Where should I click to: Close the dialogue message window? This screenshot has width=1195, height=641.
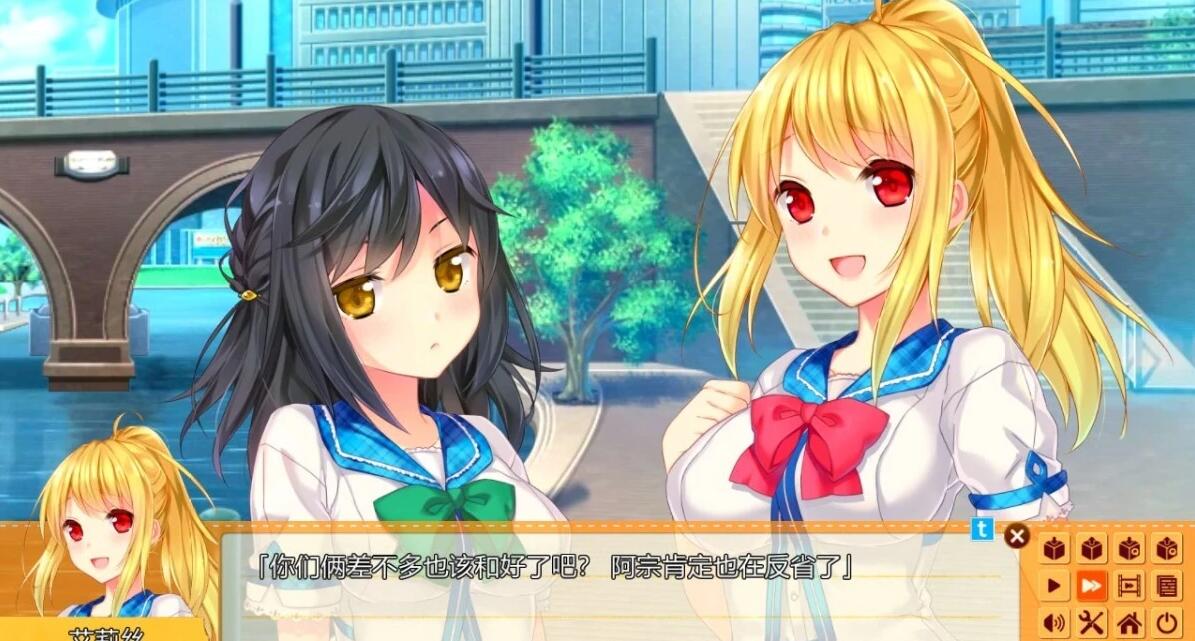tap(1017, 536)
